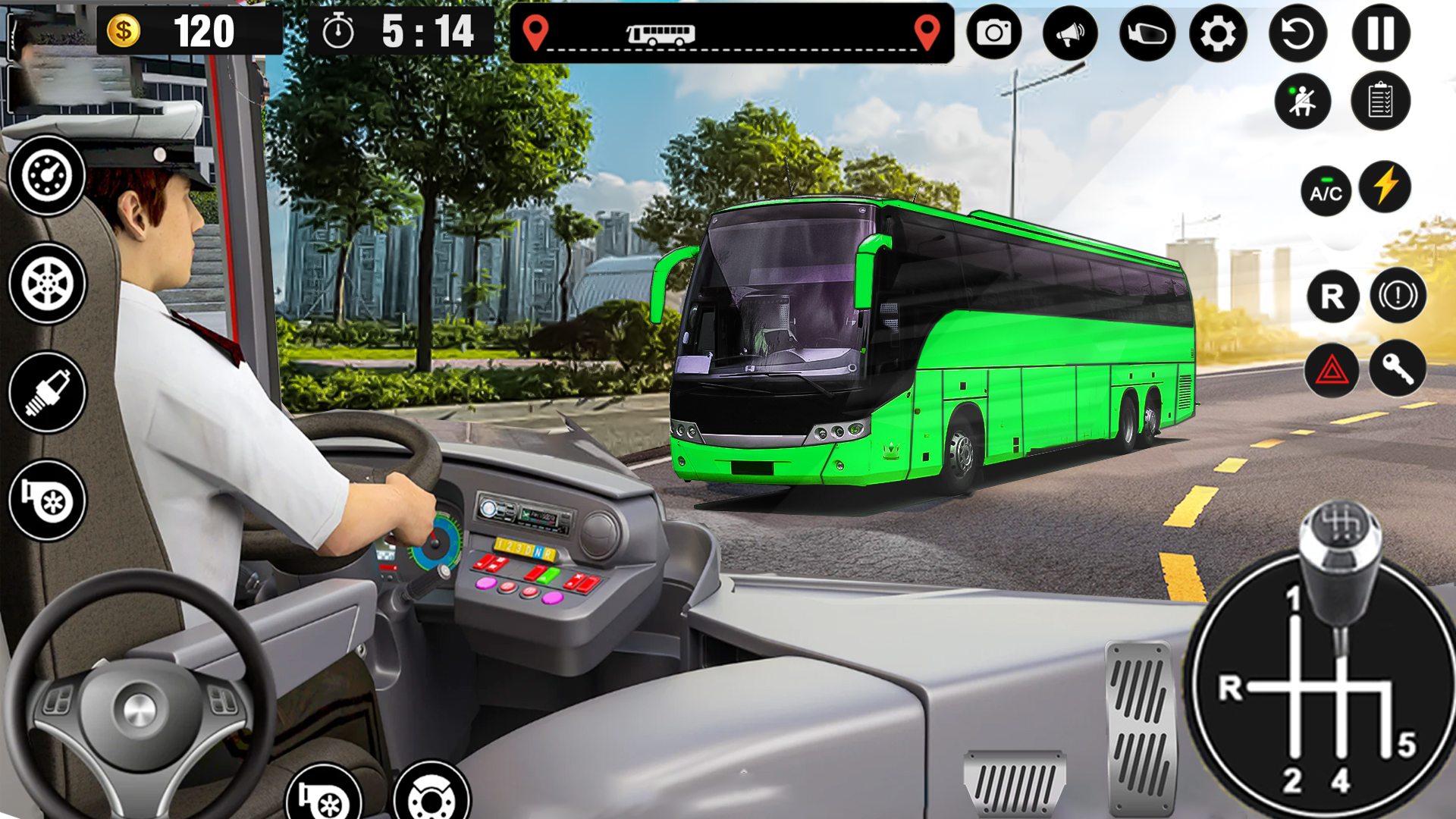1456x819 pixels.
Task: Take a screenshot with the camera button
Action: click(993, 33)
